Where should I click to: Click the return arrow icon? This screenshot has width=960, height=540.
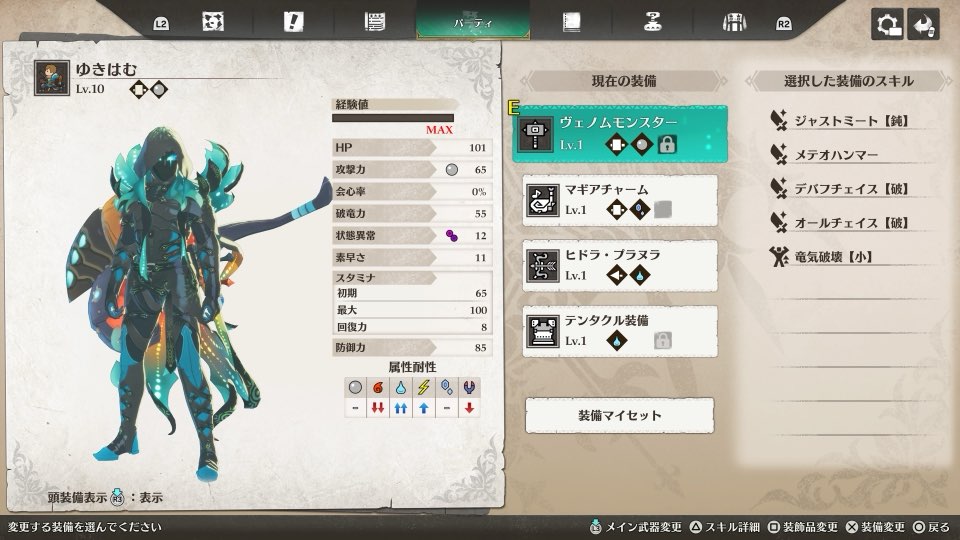point(923,24)
